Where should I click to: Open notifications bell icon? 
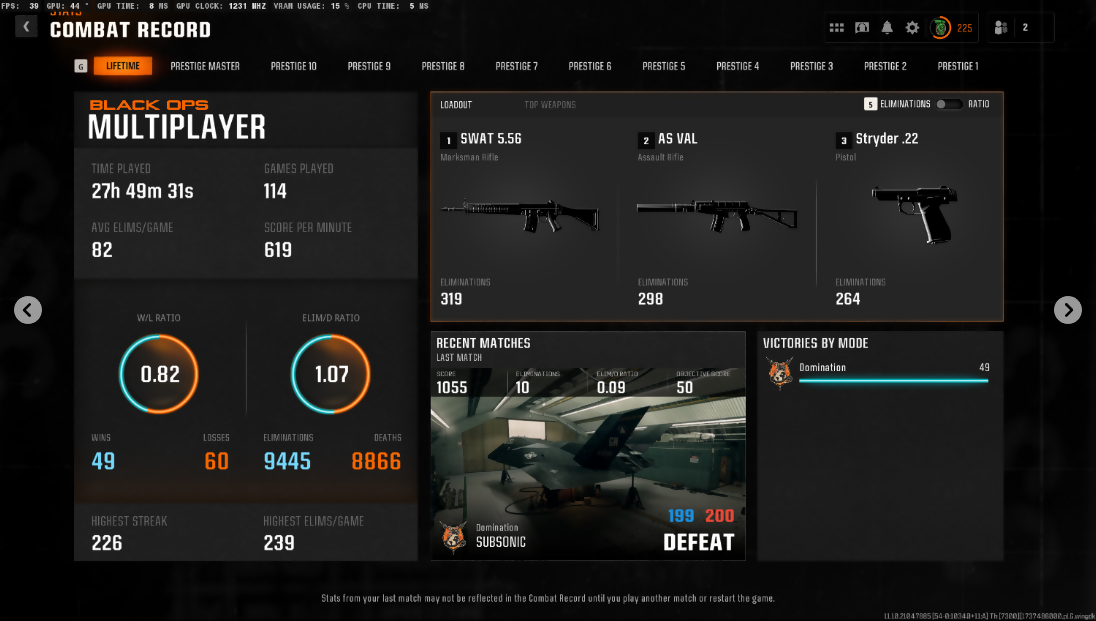887,28
